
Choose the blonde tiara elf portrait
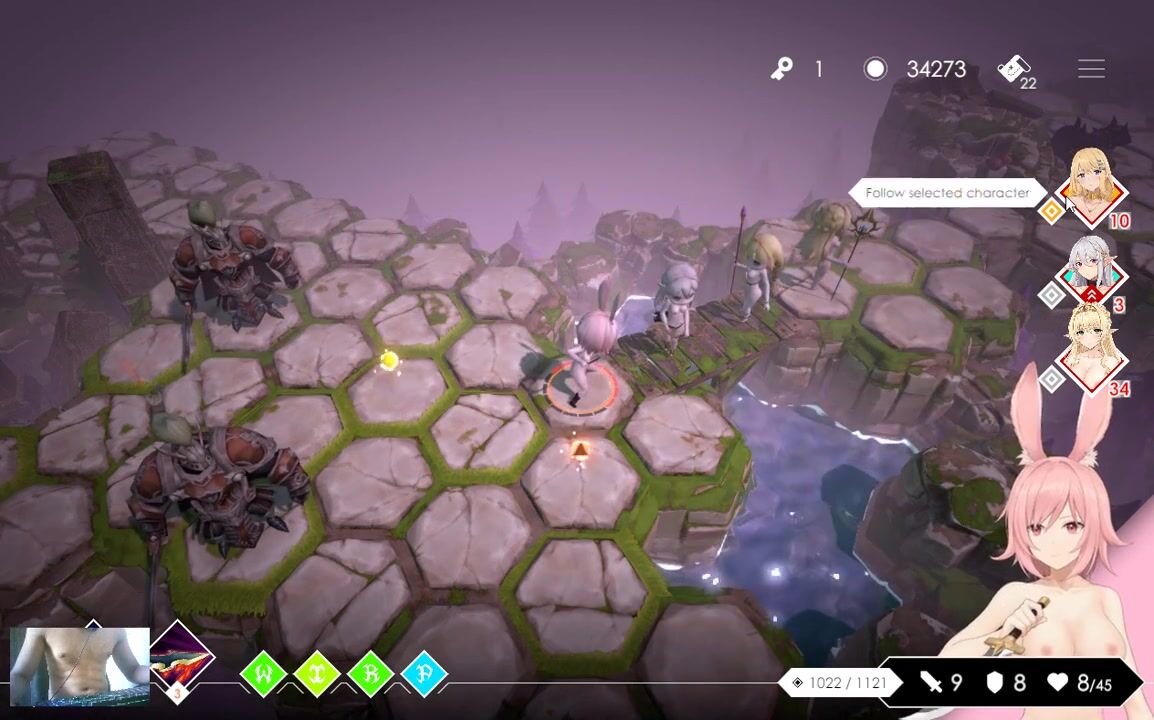tap(1091, 351)
